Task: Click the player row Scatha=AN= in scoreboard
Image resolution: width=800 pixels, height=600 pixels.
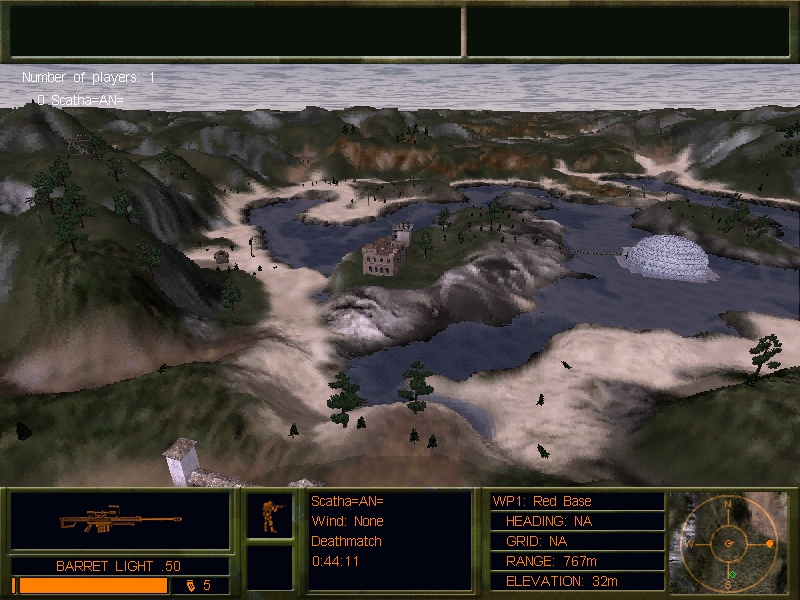Action: (79, 100)
